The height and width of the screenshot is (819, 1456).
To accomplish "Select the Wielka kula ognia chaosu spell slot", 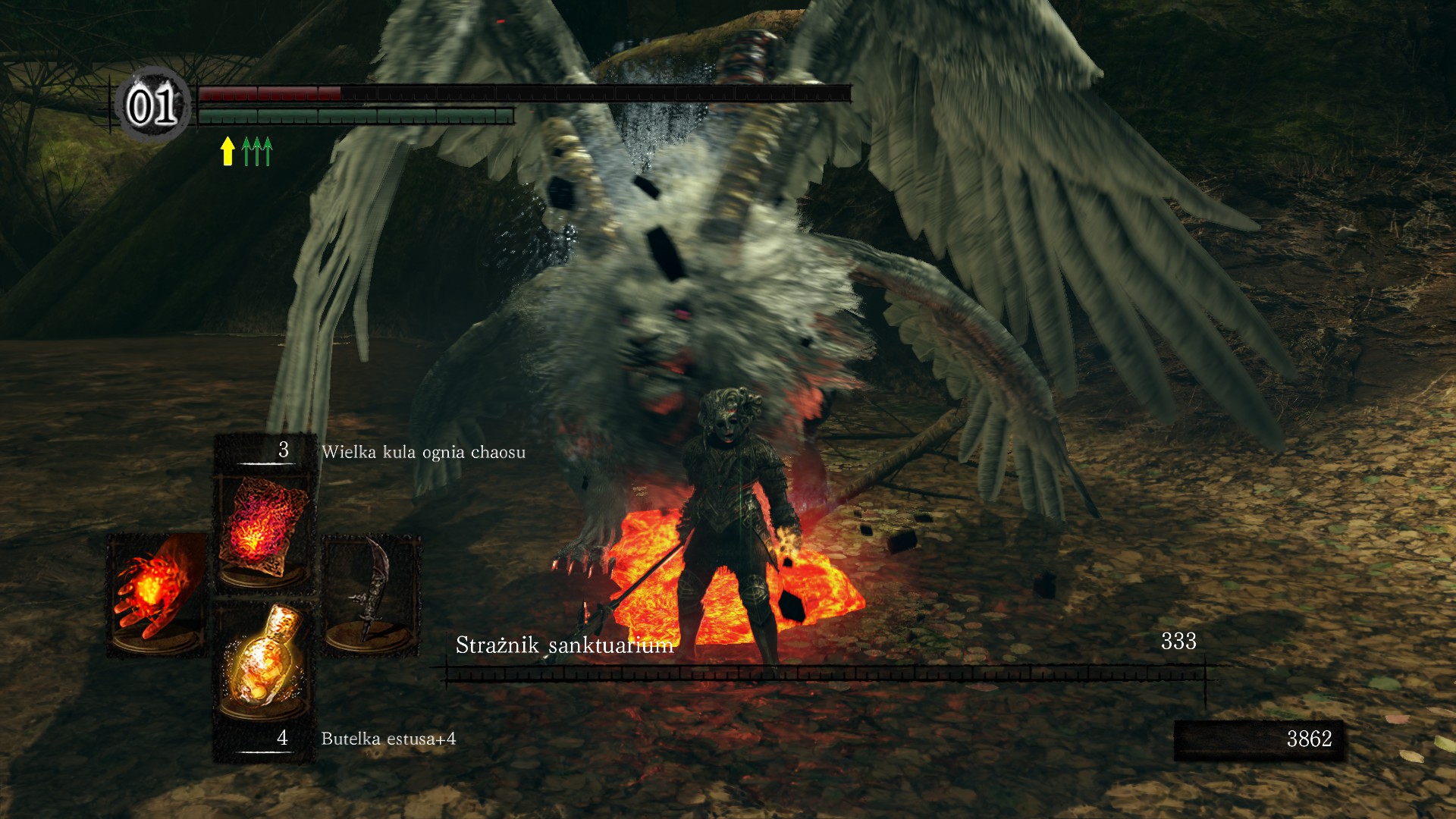I will 263,527.
